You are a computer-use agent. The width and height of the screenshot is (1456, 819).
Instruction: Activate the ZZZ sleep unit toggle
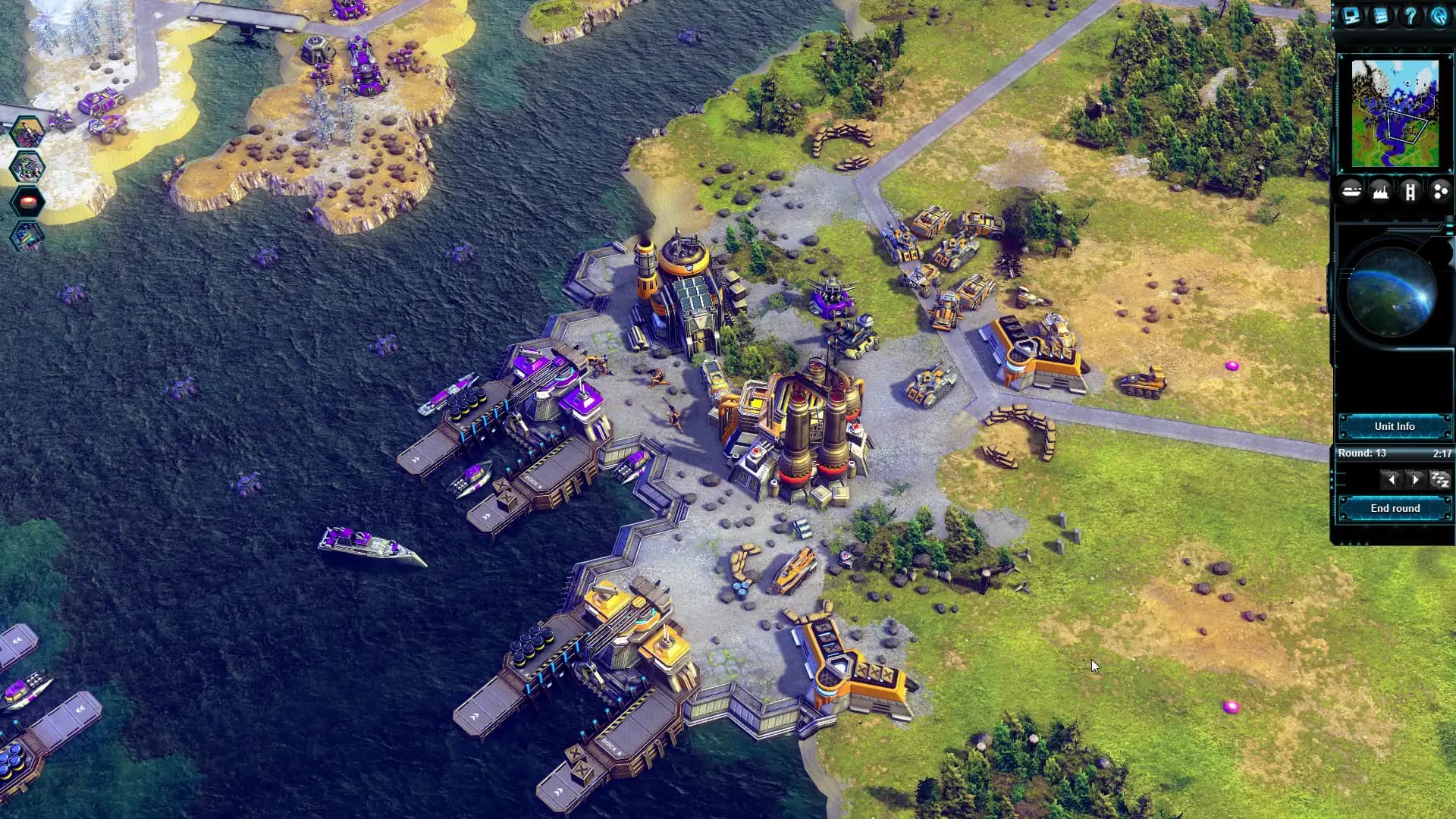point(1440,479)
